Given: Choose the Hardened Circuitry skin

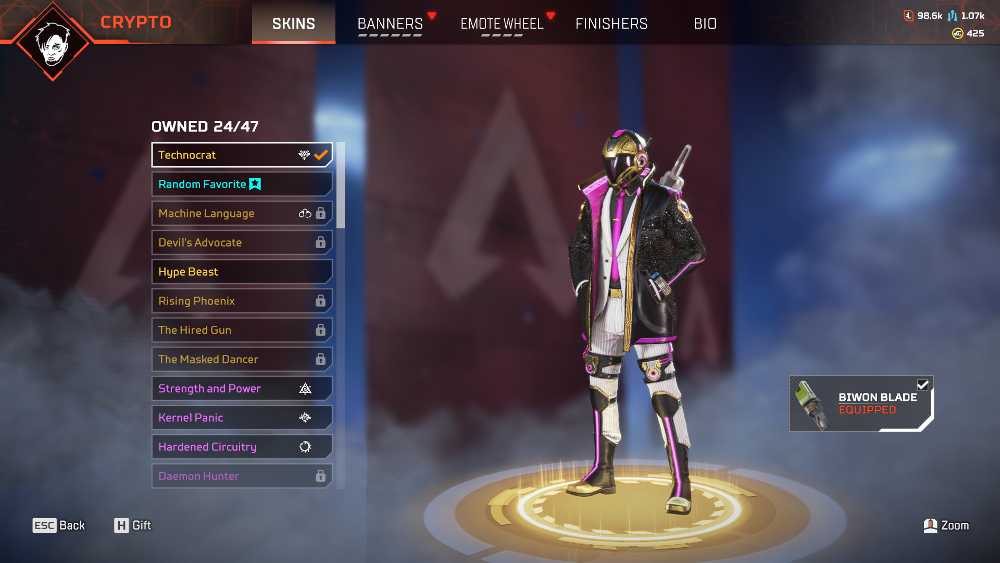Looking at the screenshot, I should (242, 447).
